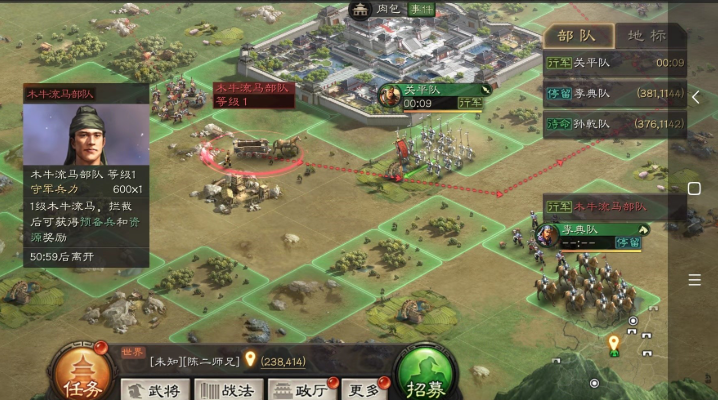Tap the Android home square button

[695, 188]
